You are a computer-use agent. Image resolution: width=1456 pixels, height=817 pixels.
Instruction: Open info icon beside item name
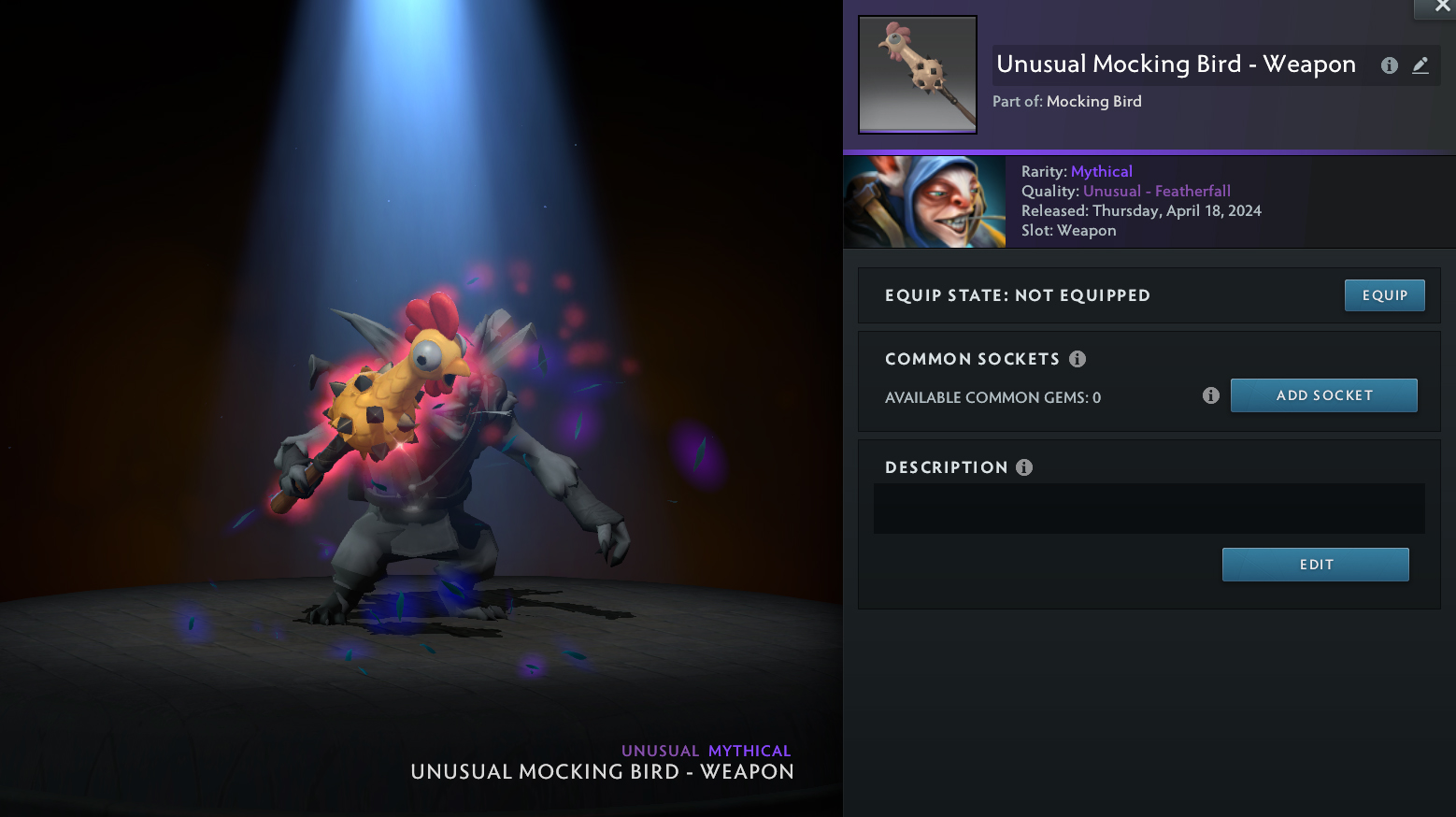pos(1390,65)
